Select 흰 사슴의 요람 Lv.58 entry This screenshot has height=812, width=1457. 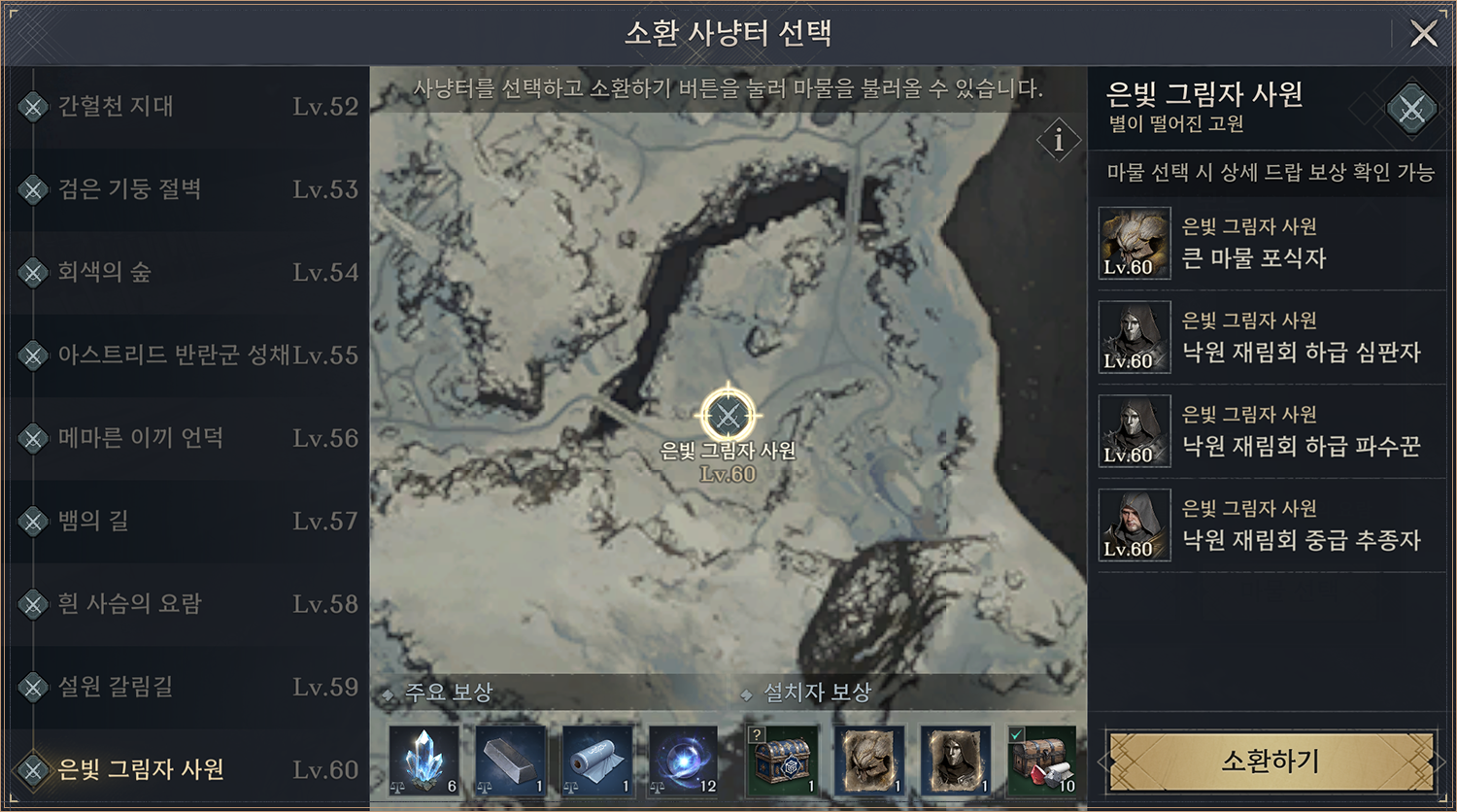click(x=185, y=604)
